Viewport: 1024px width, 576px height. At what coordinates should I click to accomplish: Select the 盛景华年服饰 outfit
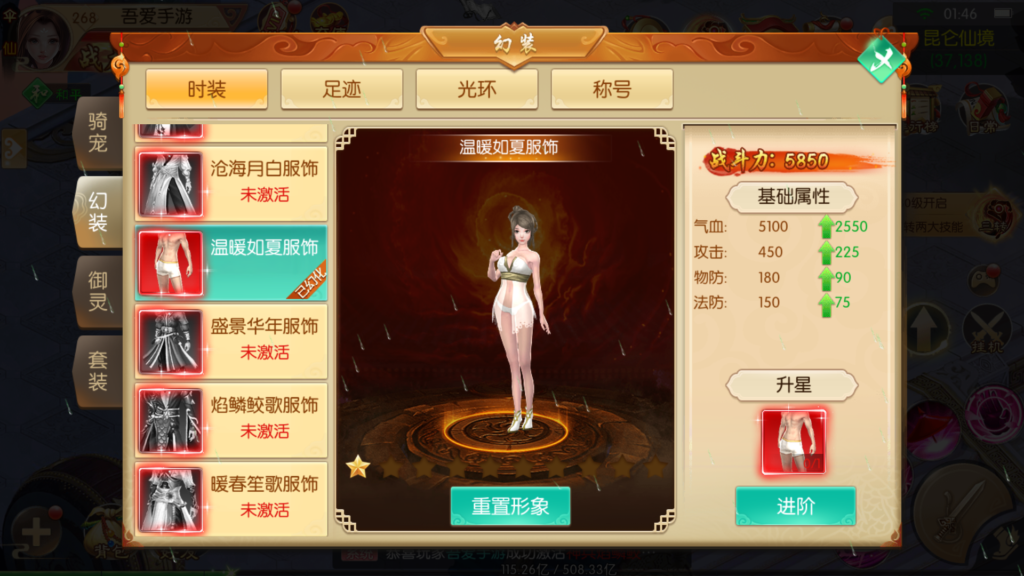pyautogui.click(x=231, y=340)
